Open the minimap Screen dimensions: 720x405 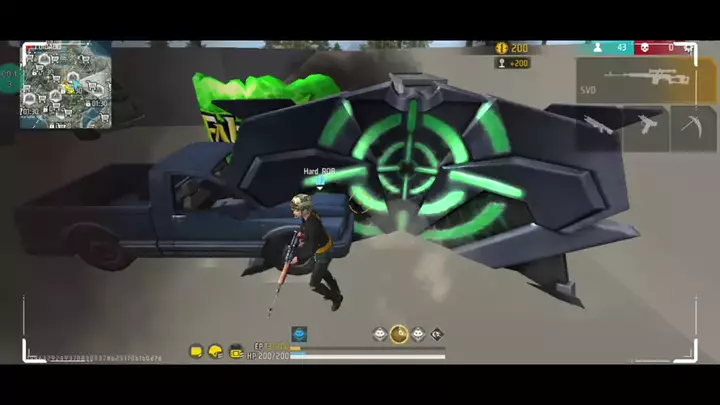(66, 84)
